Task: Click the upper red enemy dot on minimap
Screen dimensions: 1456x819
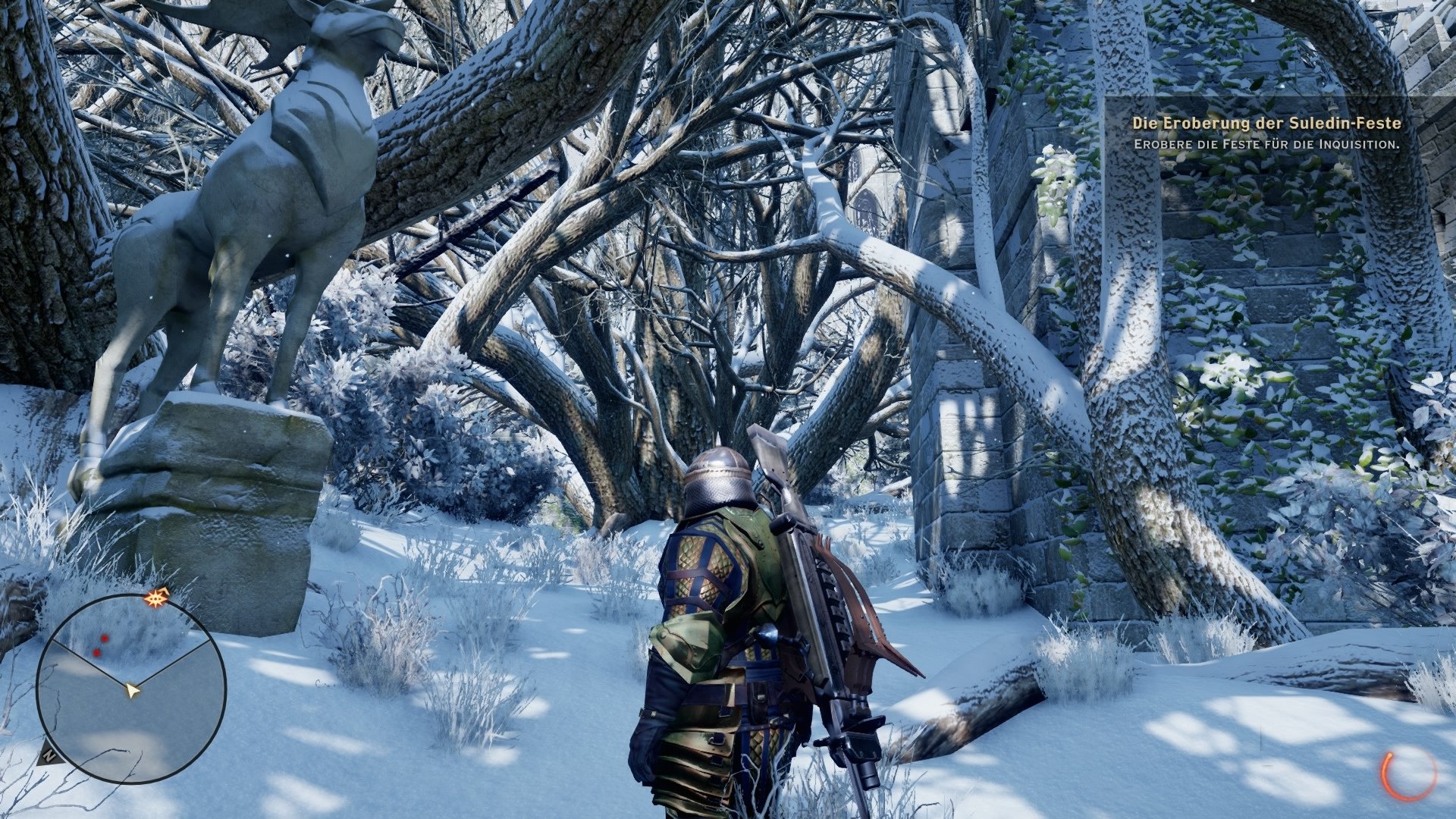Action: tap(105, 639)
